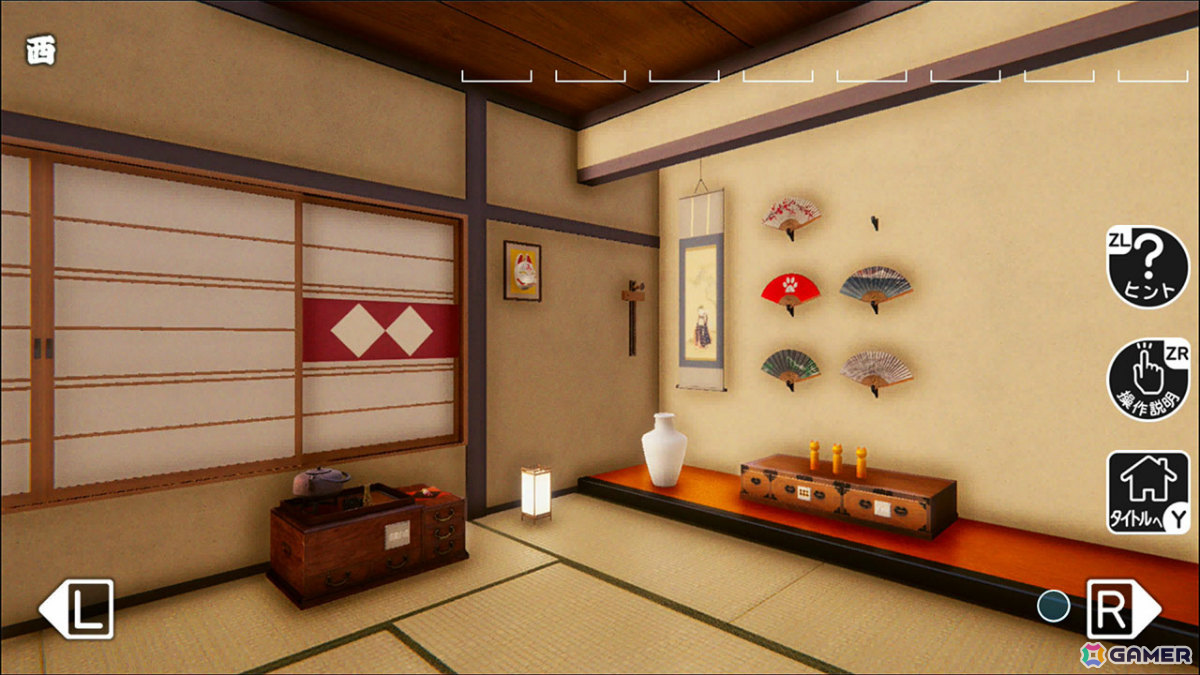
Task: Show the controls guide (操作説明)
Action: coord(1147,379)
